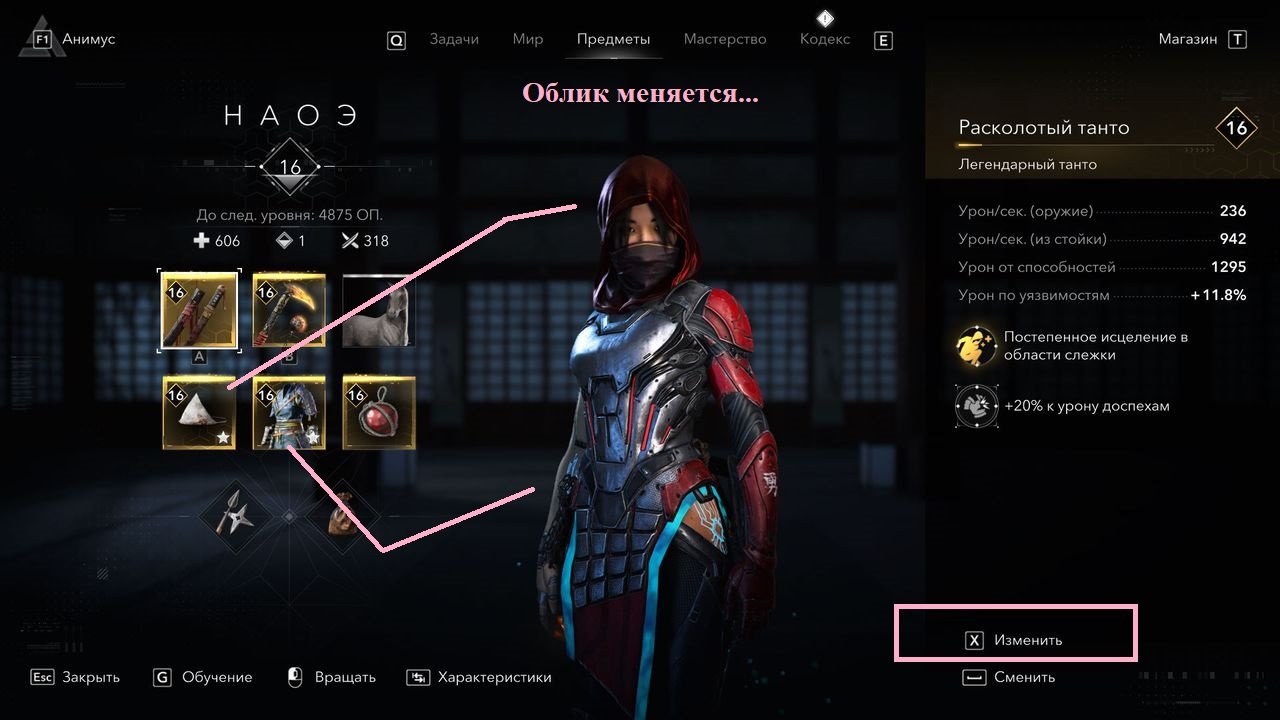Switch to the Кодекс tab
The image size is (1280, 720).
(x=825, y=39)
